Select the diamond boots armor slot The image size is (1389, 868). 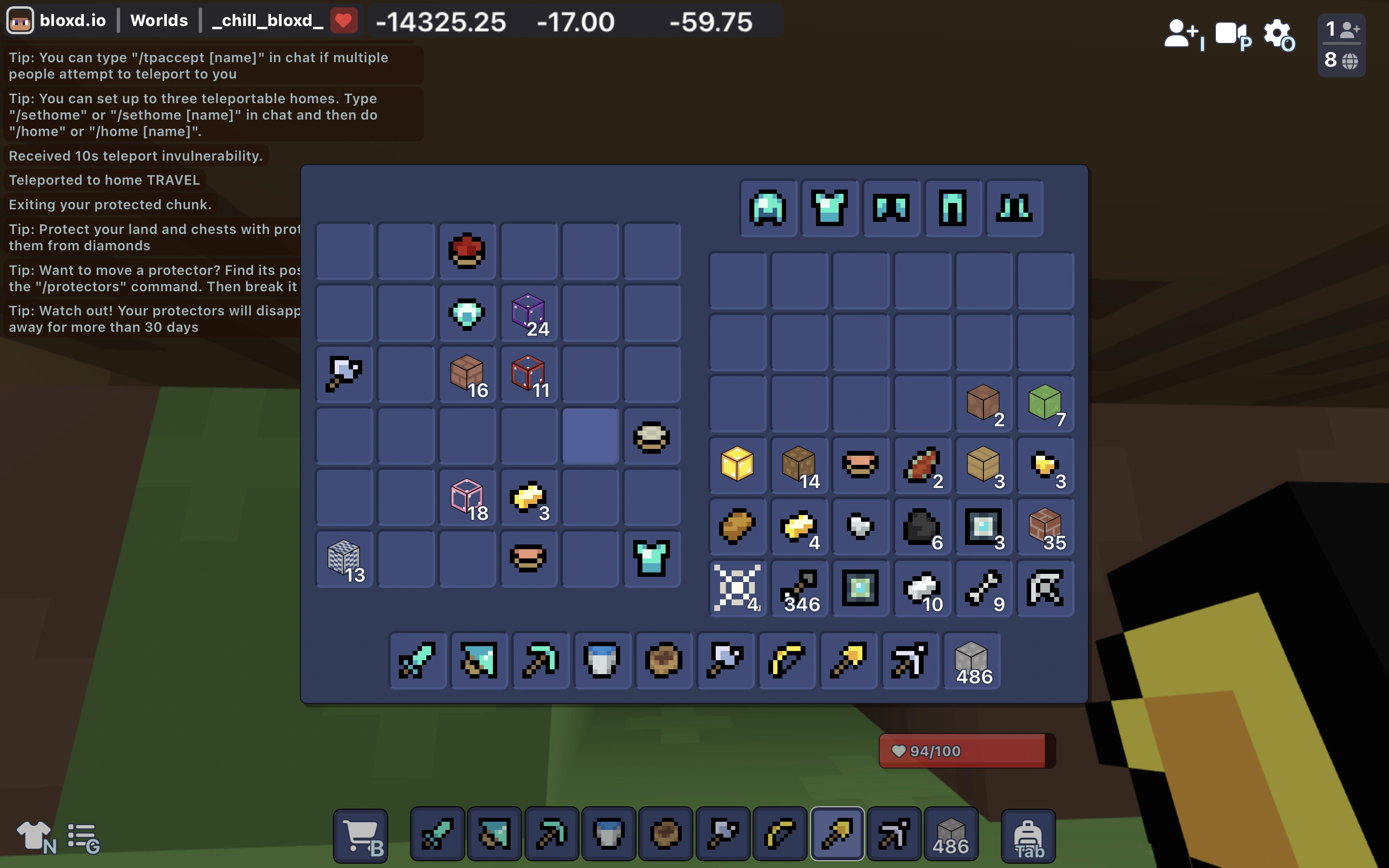pyautogui.click(x=1014, y=208)
